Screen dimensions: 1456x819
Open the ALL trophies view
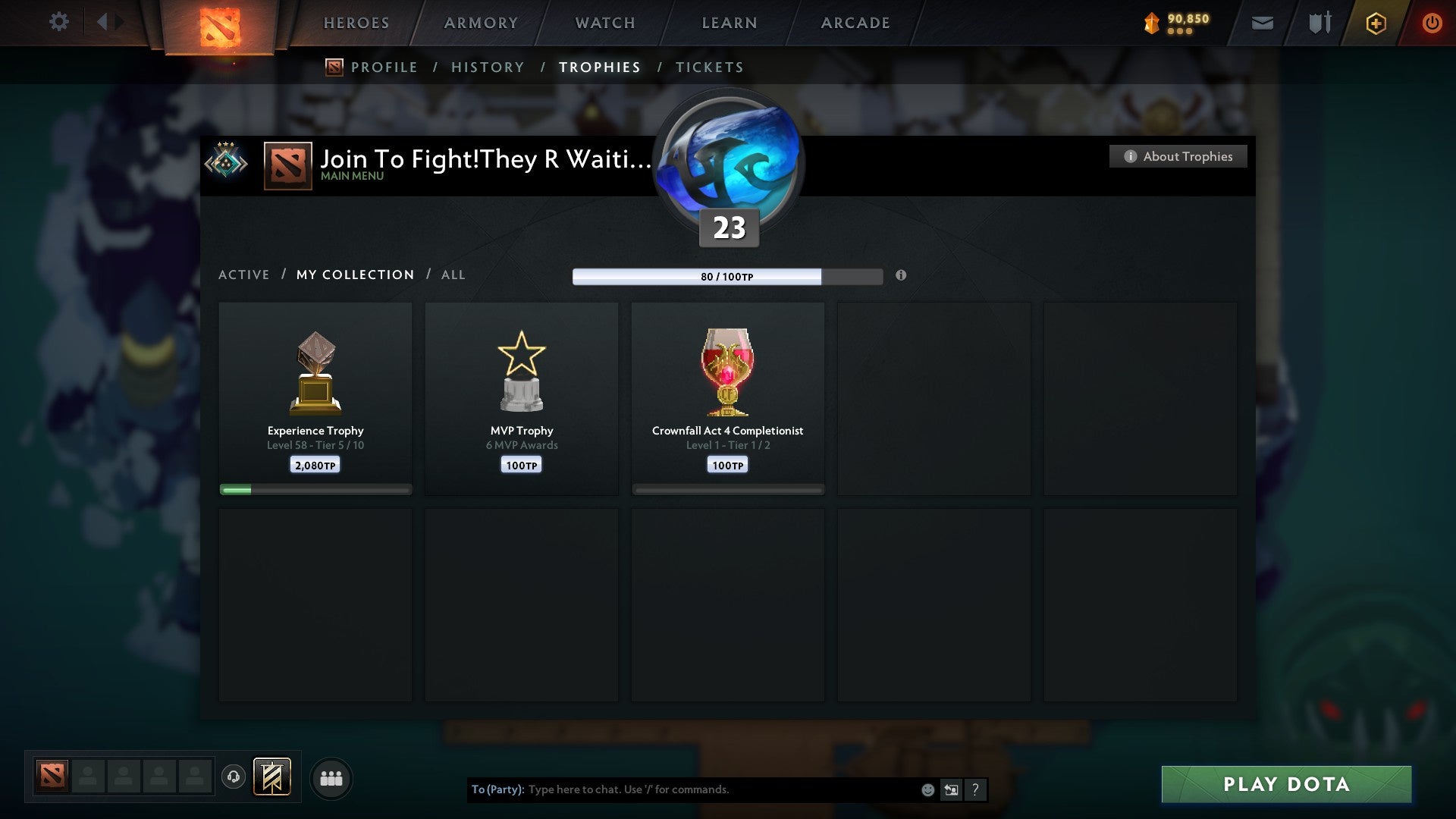pos(453,275)
